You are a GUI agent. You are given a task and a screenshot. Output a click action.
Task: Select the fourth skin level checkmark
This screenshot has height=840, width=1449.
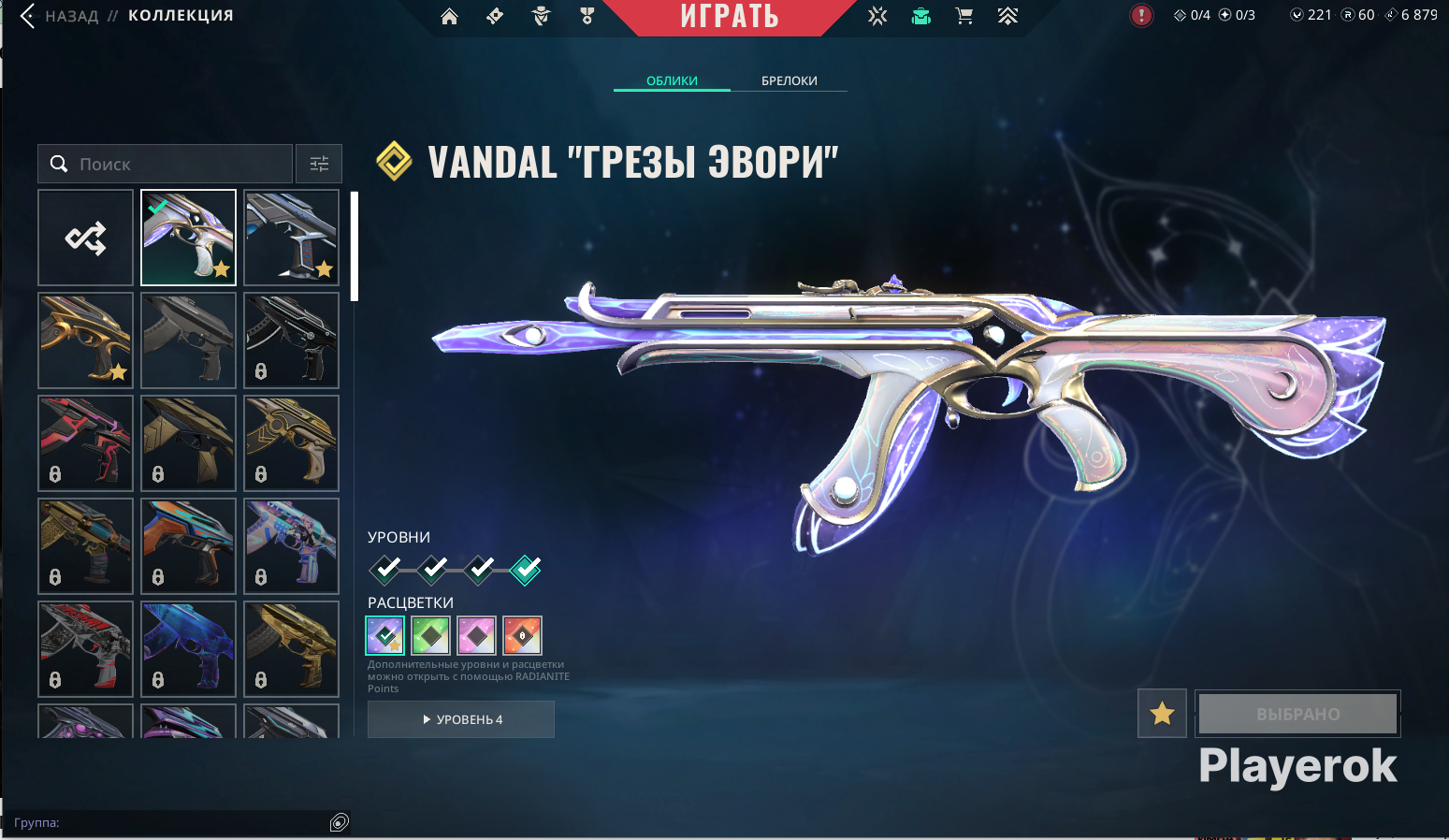click(526, 569)
